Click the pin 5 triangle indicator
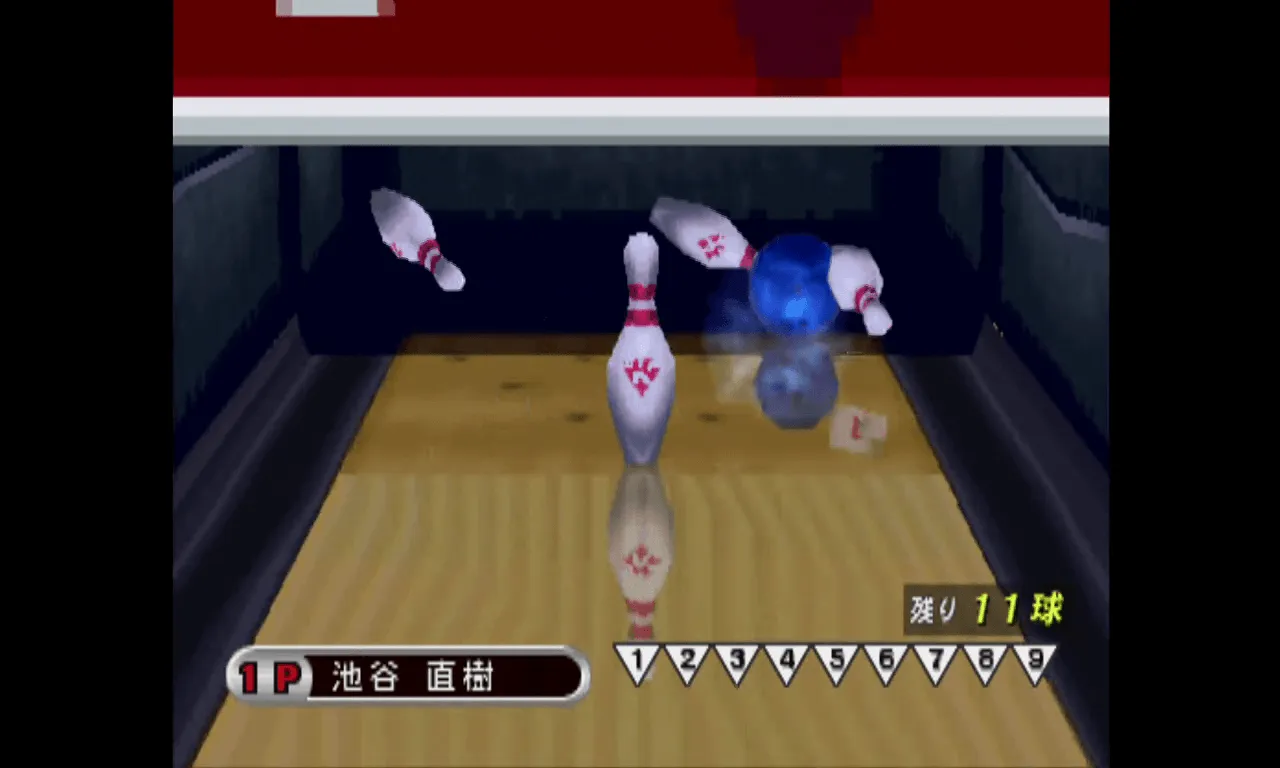Image resolution: width=1280 pixels, height=768 pixels. click(x=835, y=661)
